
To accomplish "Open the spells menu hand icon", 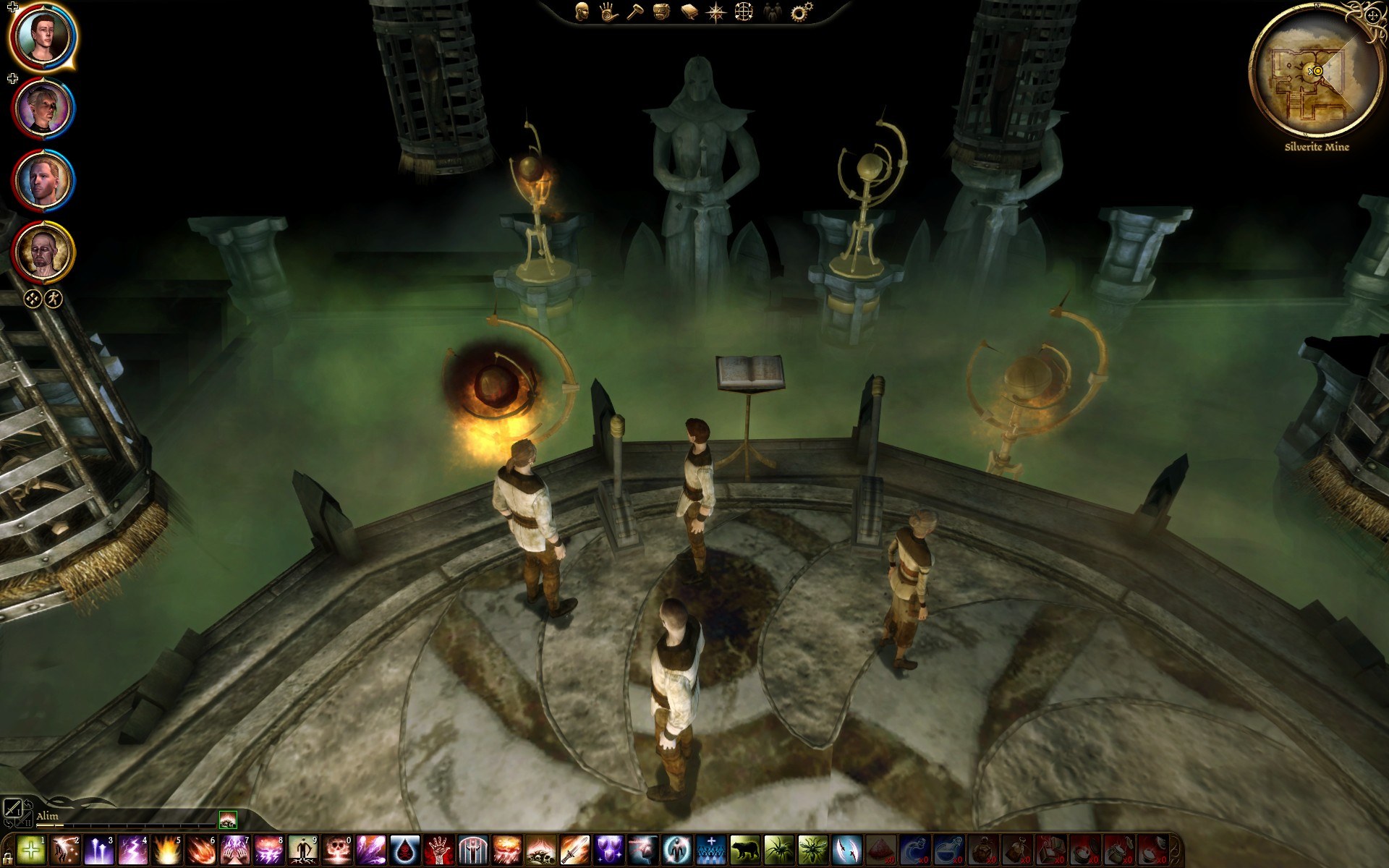I will 608,12.
